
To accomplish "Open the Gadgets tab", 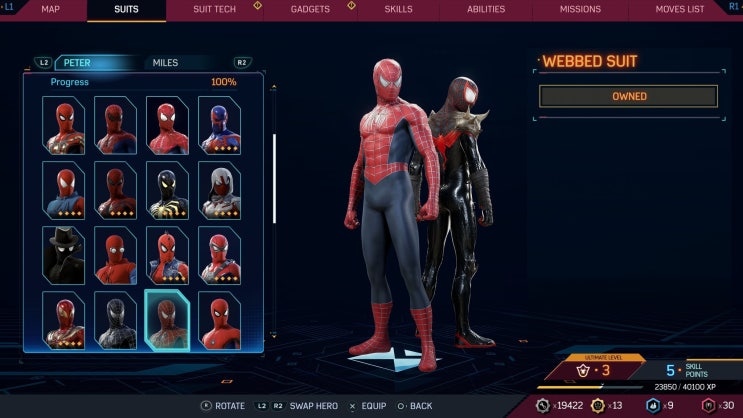I will click(310, 10).
